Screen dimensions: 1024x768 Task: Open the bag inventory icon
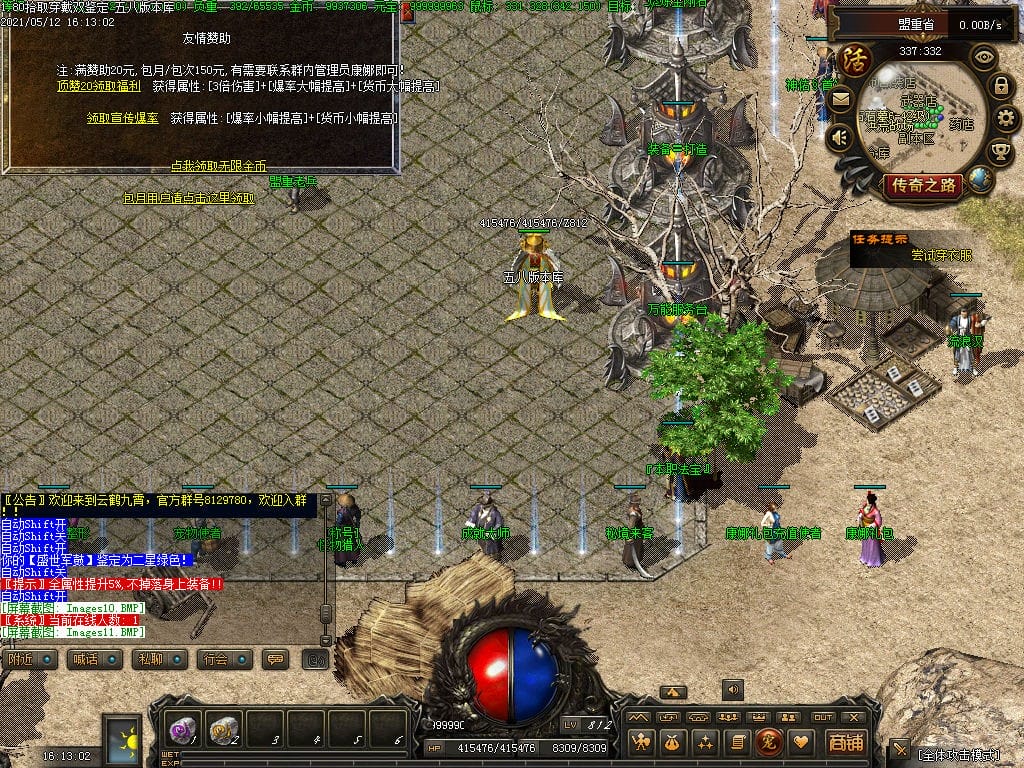674,742
